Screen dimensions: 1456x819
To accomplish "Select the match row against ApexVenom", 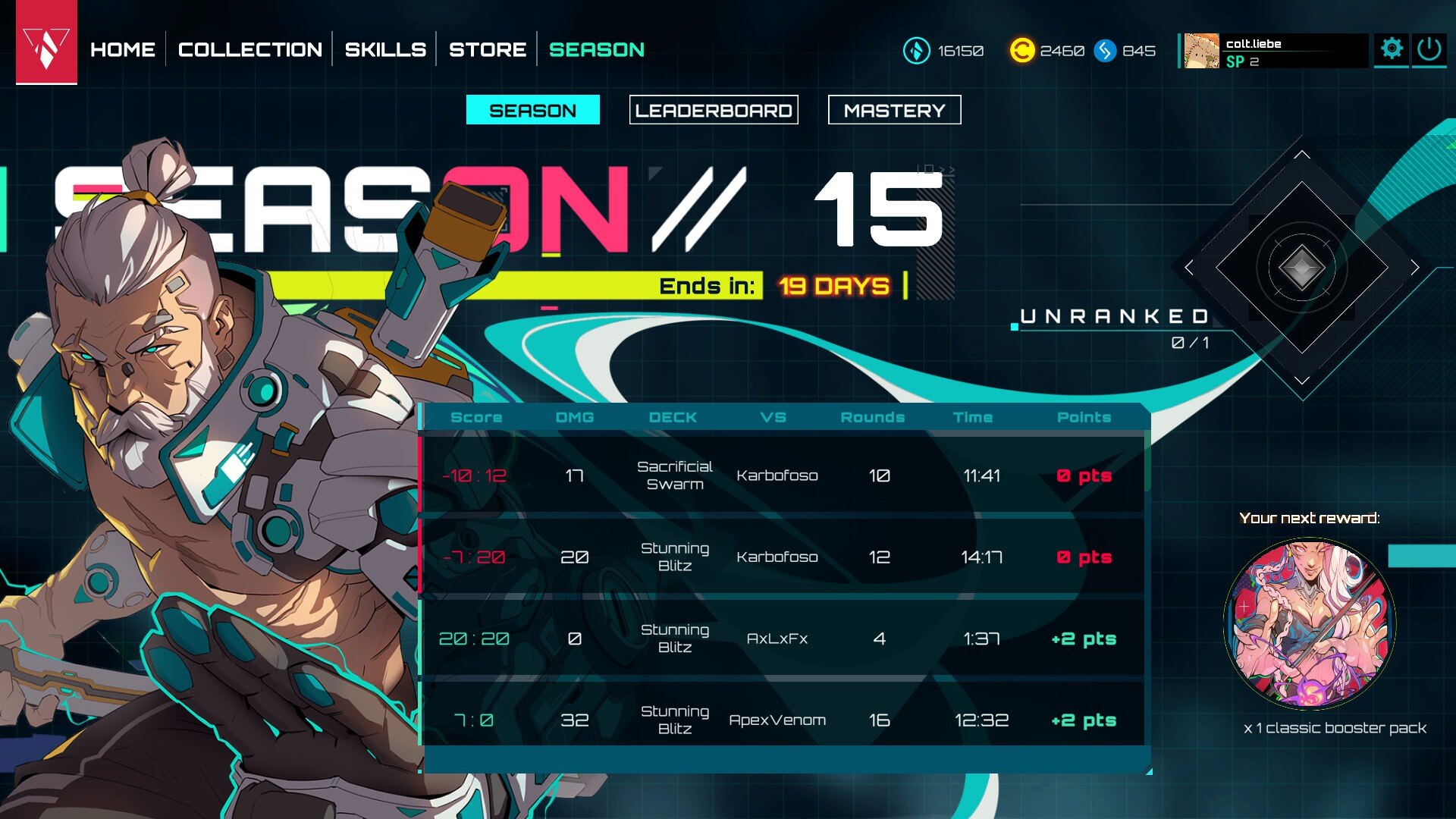I will point(781,720).
